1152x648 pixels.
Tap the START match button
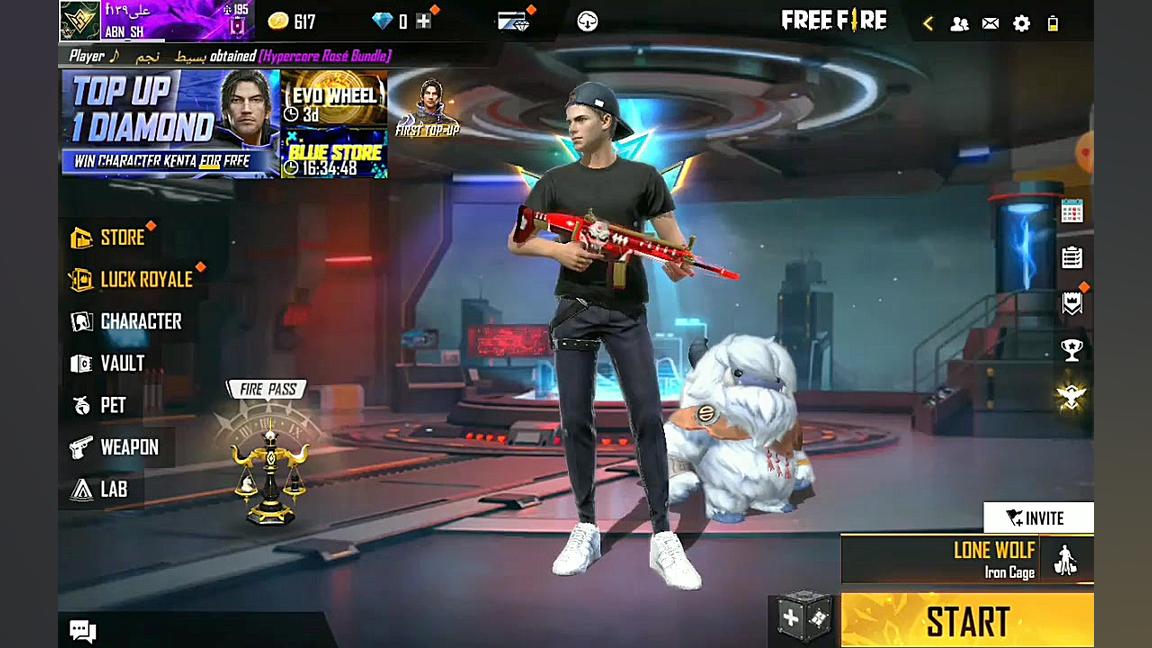click(966, 621)
